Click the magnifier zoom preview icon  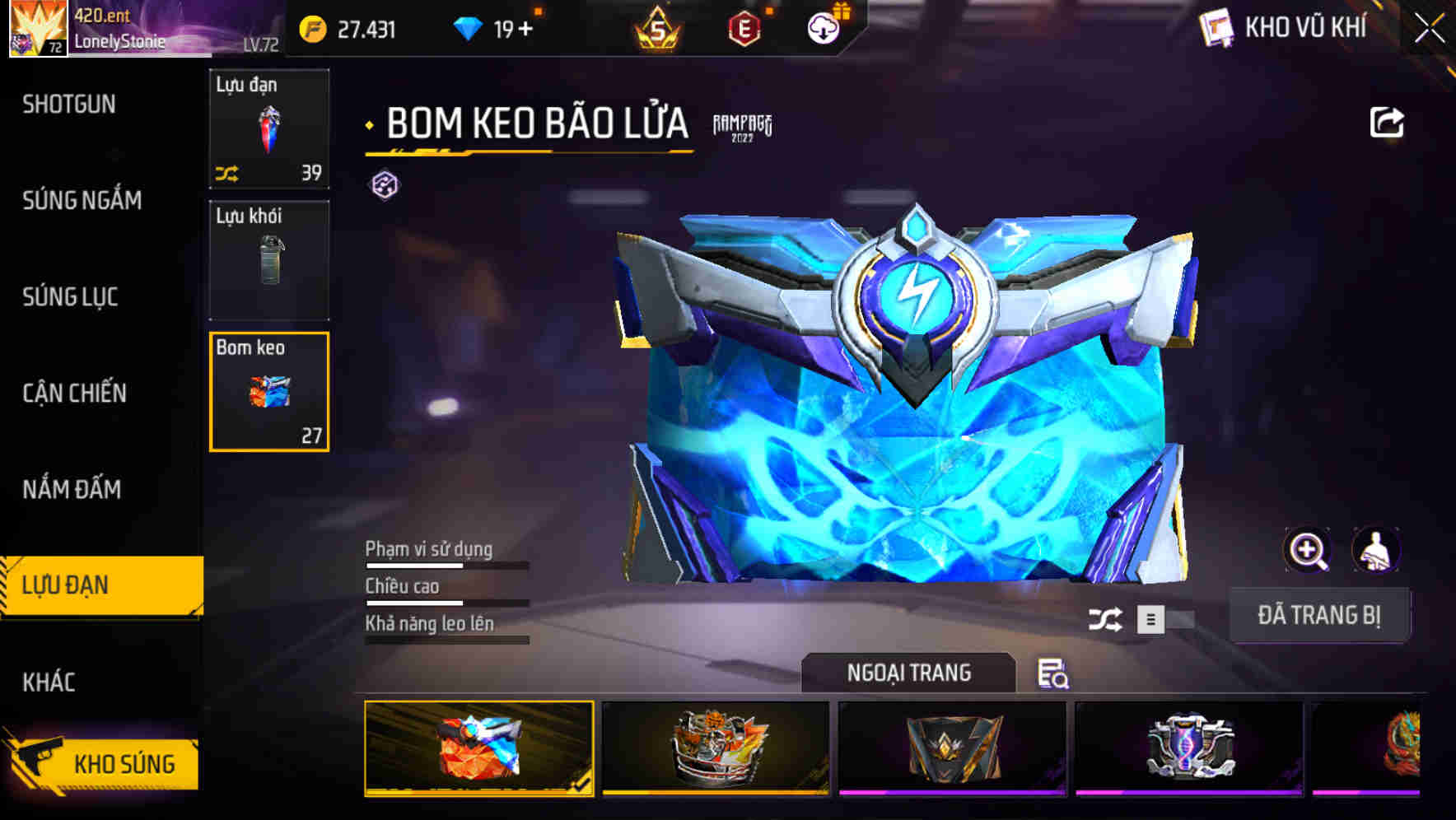(x=1307, y=550)
